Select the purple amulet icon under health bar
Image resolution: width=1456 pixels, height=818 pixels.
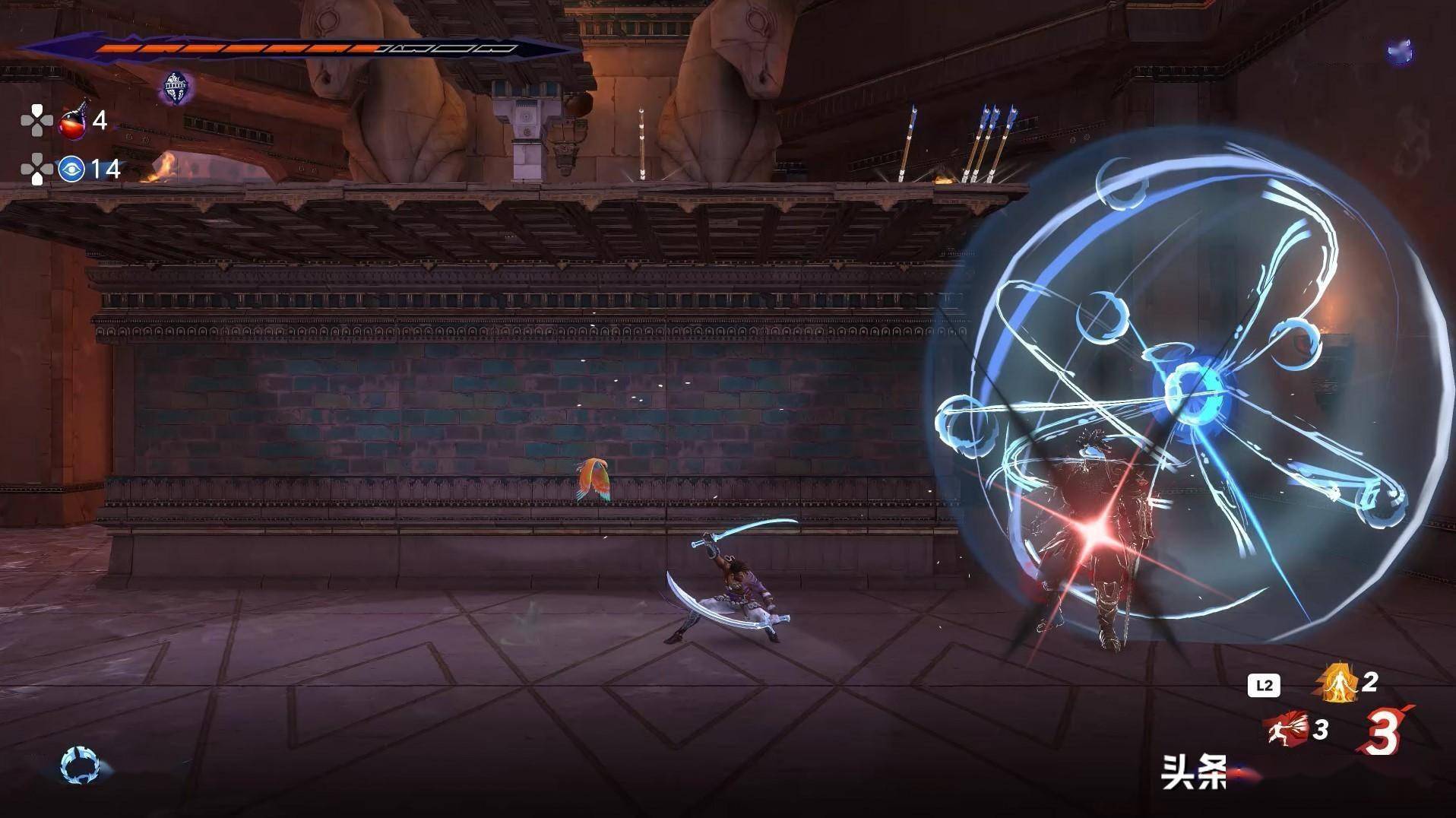[x=176, y=88]
